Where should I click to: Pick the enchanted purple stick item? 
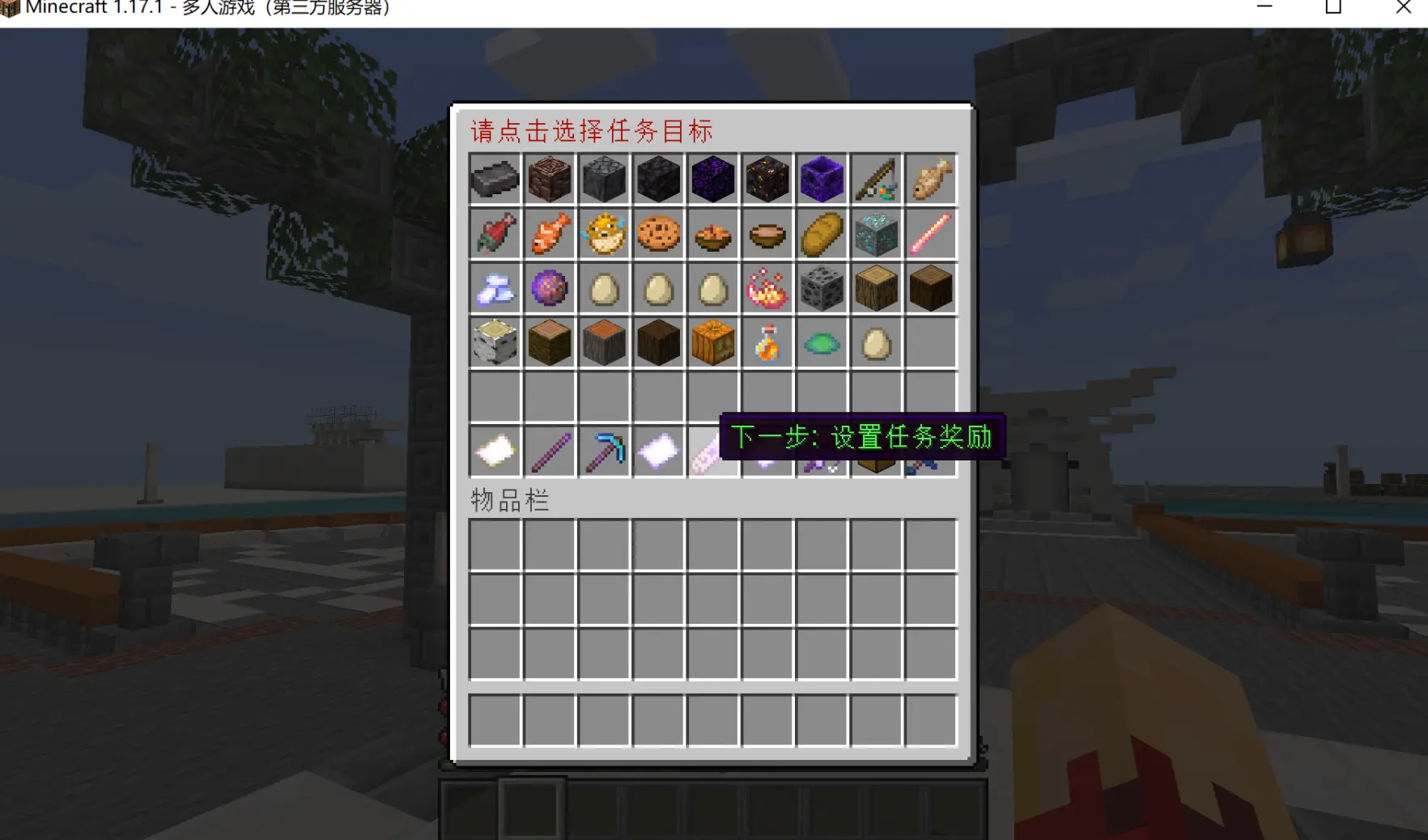click(x=550, y=451)
